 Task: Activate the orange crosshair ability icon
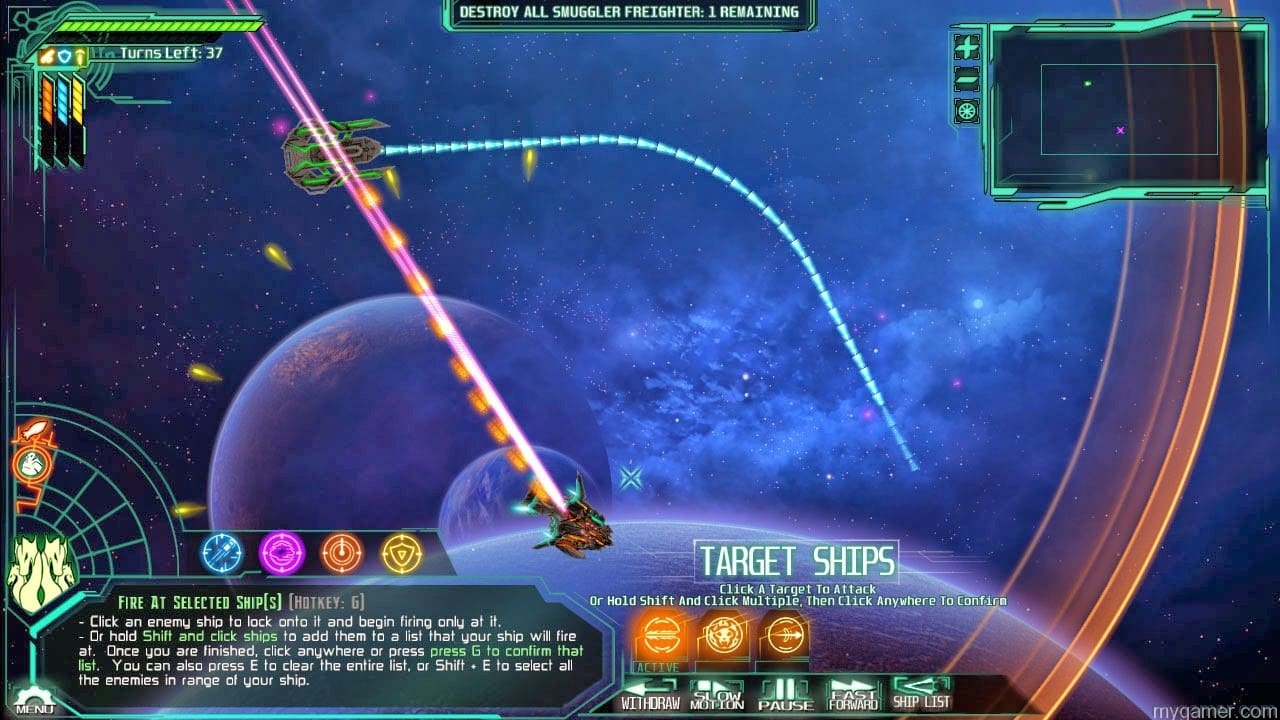click(x=342, y=552)
